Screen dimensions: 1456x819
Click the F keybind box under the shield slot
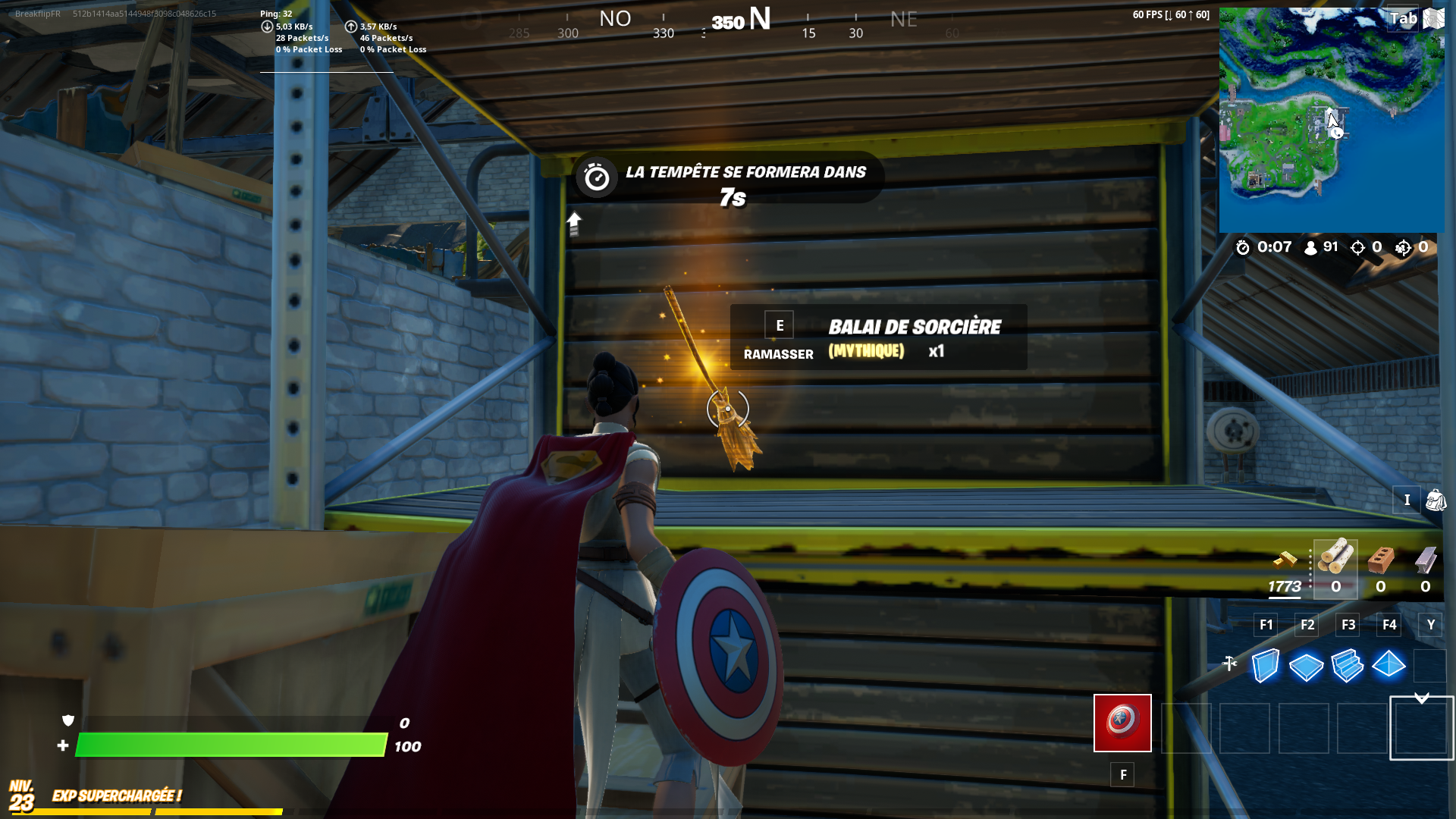[1122, 774]
